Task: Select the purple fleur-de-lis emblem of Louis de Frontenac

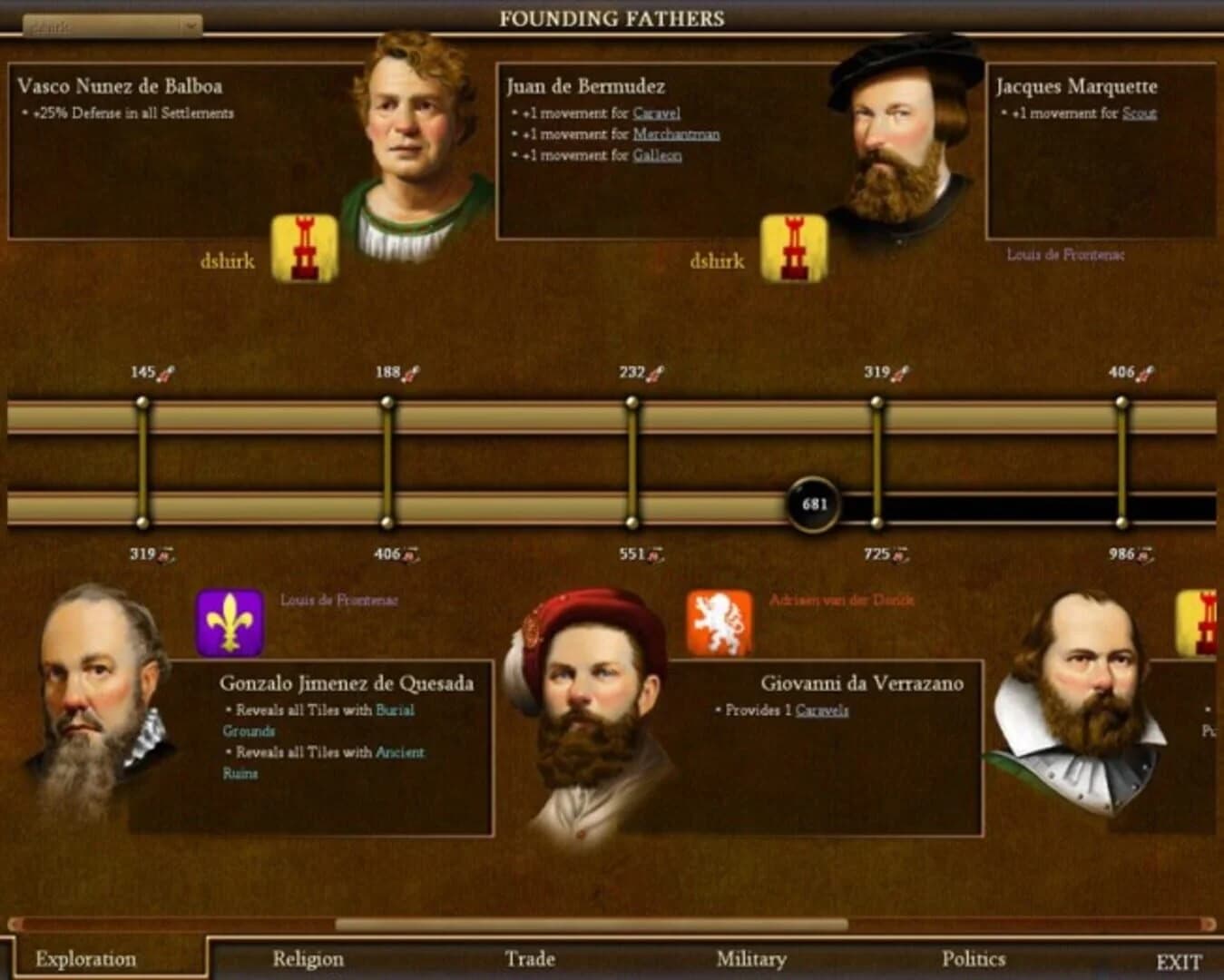Action: click(x=228, y=623)
